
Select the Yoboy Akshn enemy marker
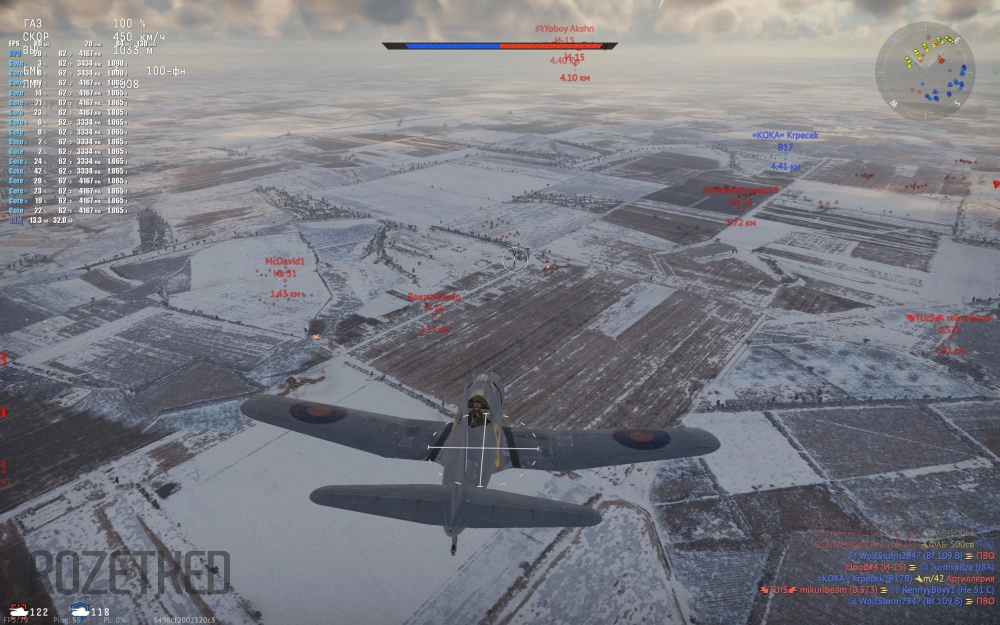point(565,29)
